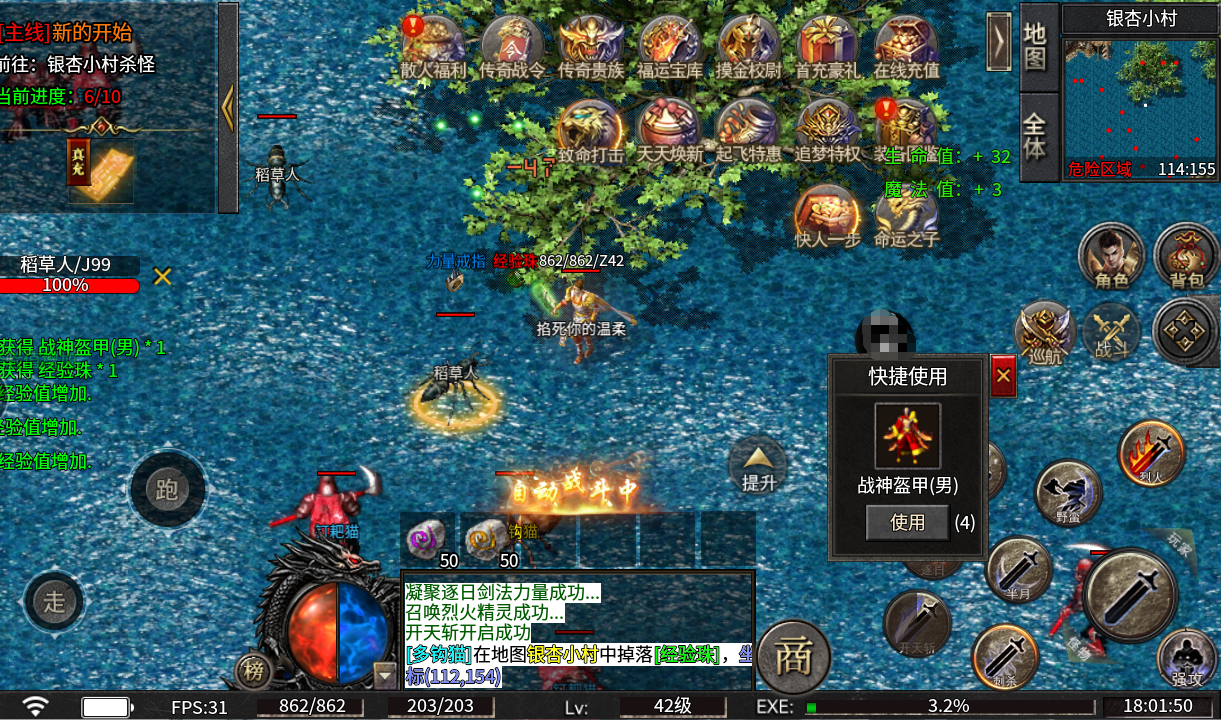1221x720 pixels.
Task: Tap the 提升 upgrade arrow button
Action: tap(758, 467)
